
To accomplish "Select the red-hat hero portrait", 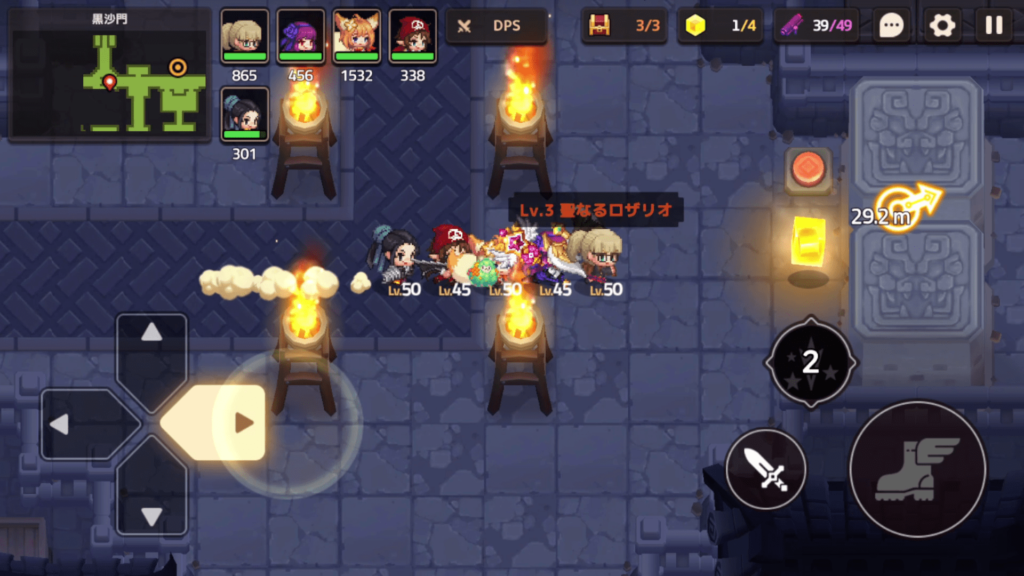I will click(412, 37).
